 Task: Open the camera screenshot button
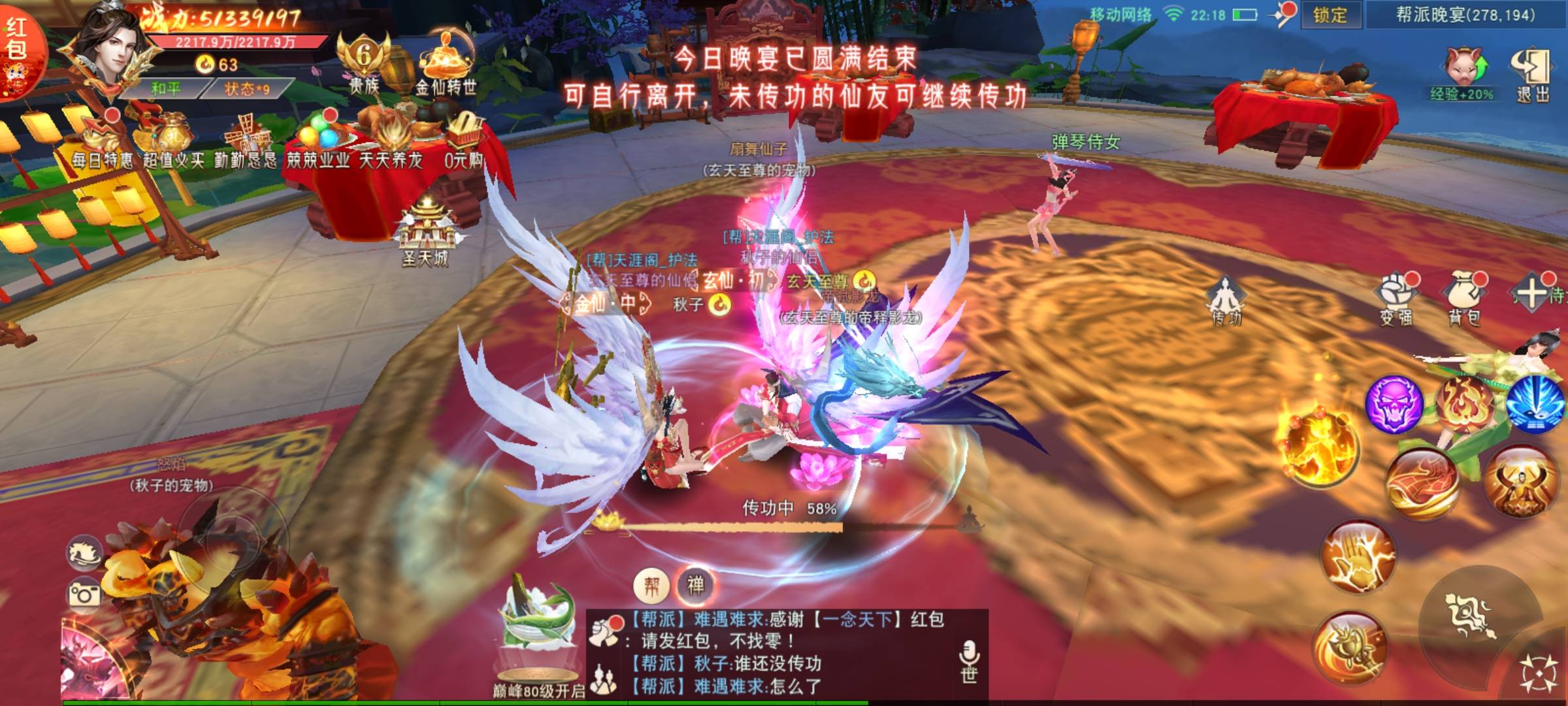pos(85,594)
